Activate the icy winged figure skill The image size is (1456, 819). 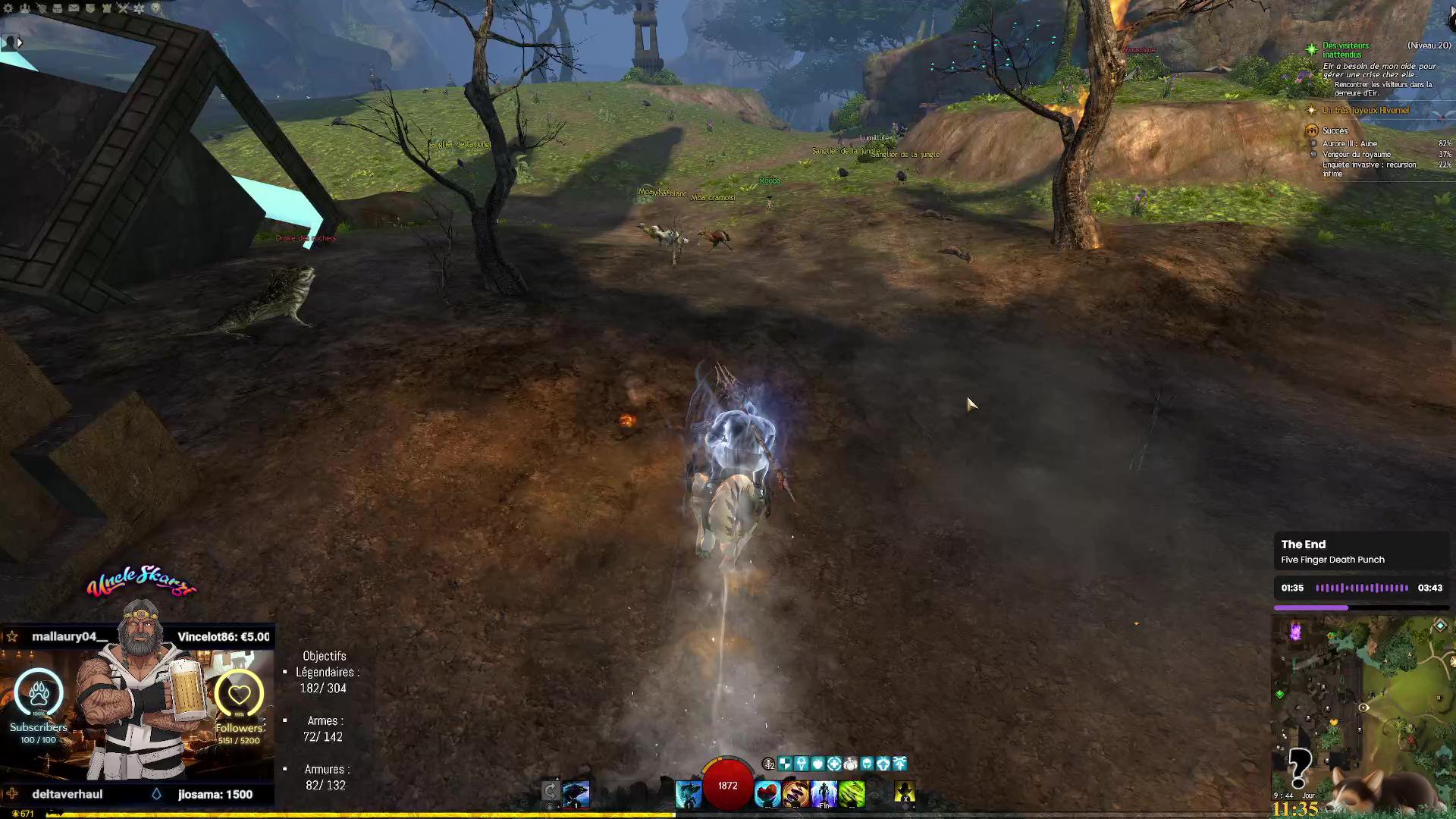(824, 794)
